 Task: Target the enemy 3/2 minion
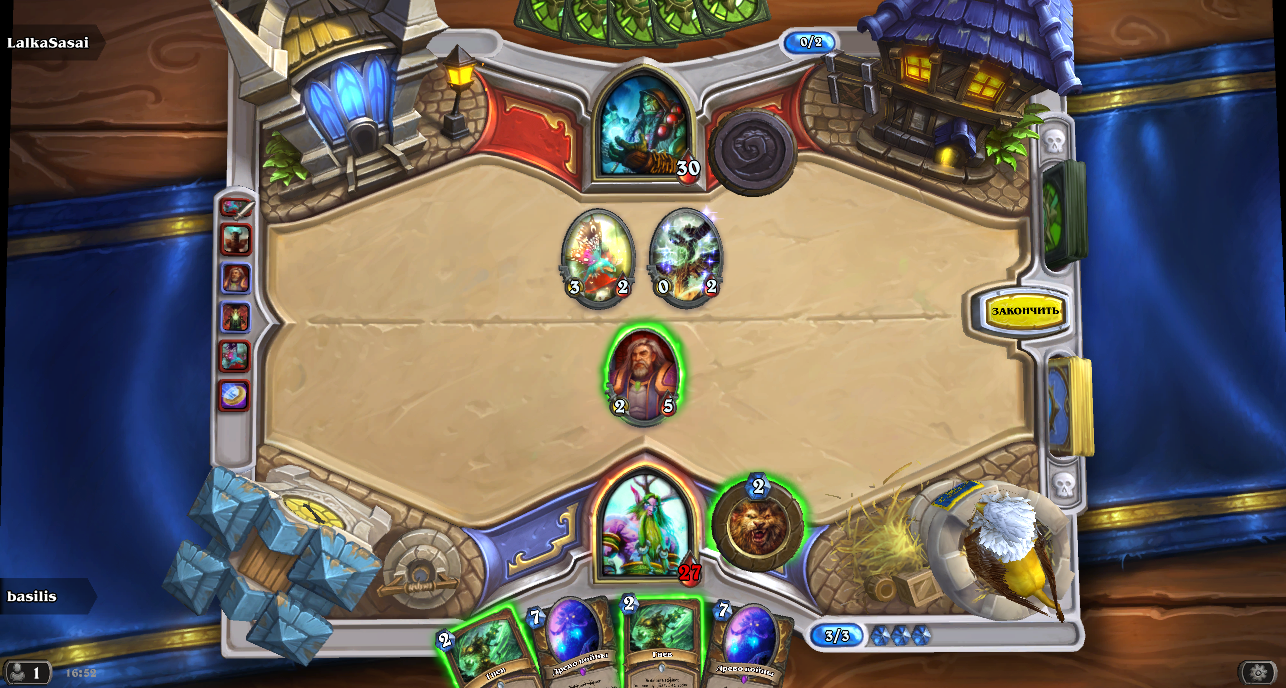(x=598, y=255)
